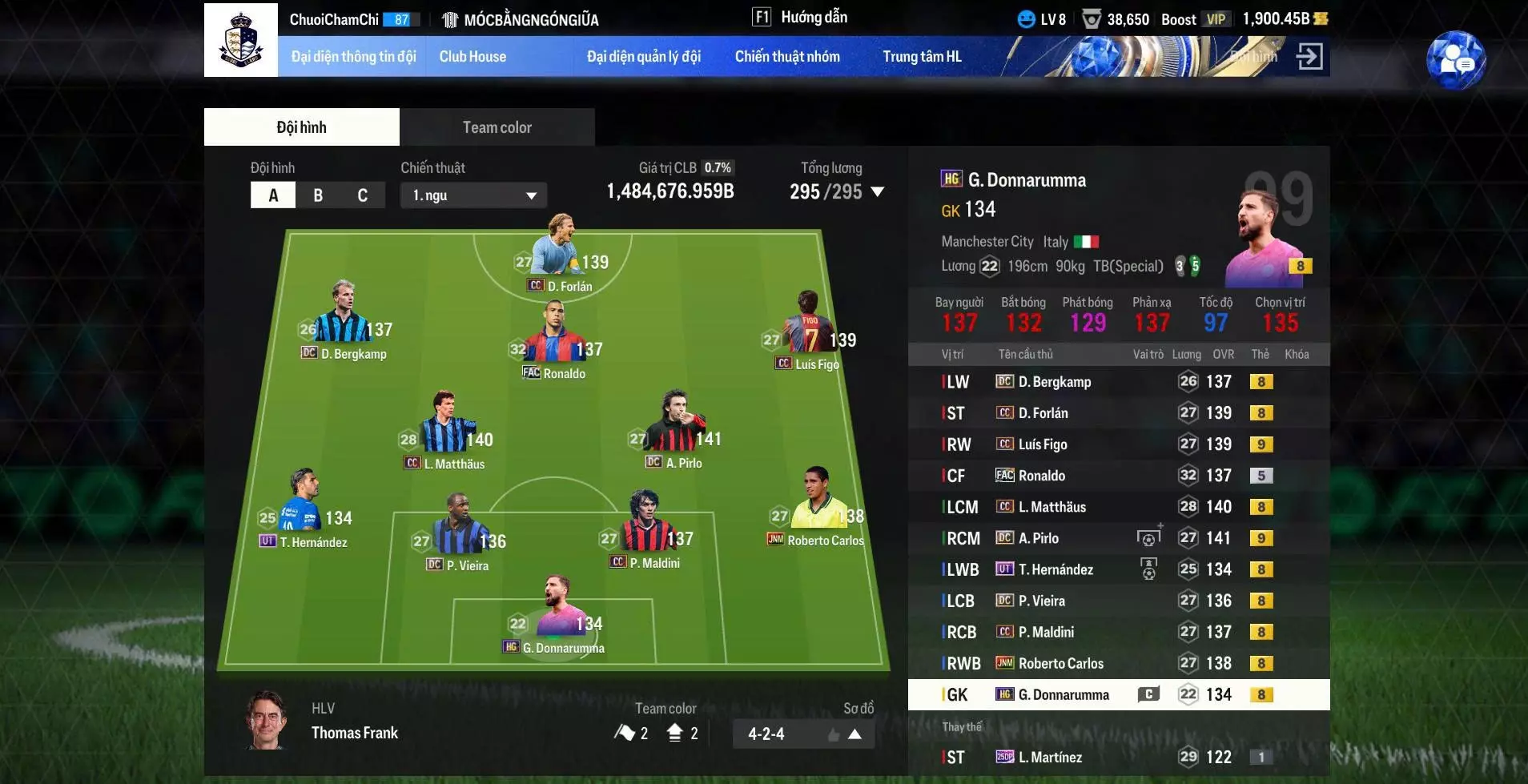Click the exit arrow icon near top right

tap(1311, 56)
